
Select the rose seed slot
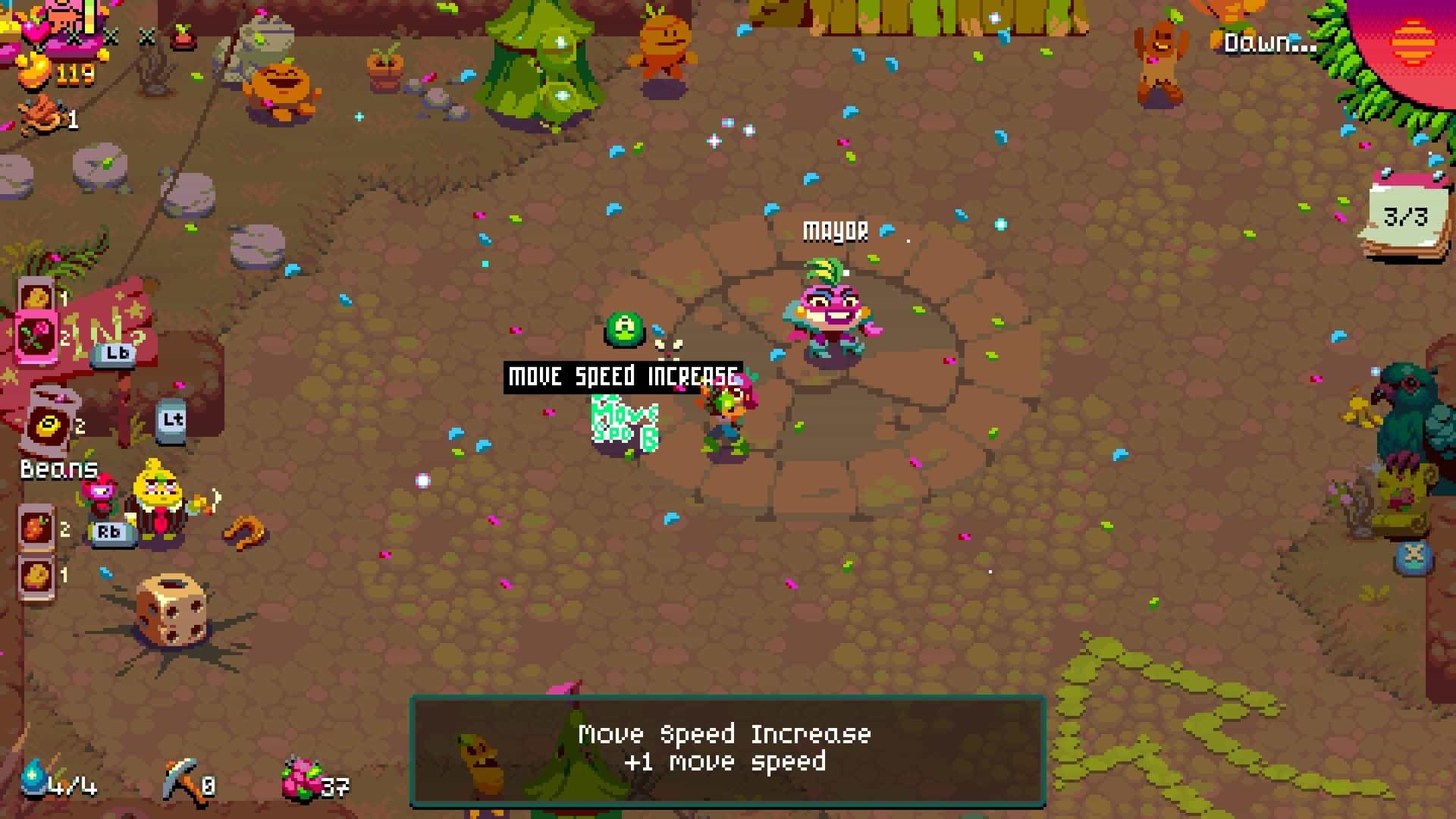[36, 336]
